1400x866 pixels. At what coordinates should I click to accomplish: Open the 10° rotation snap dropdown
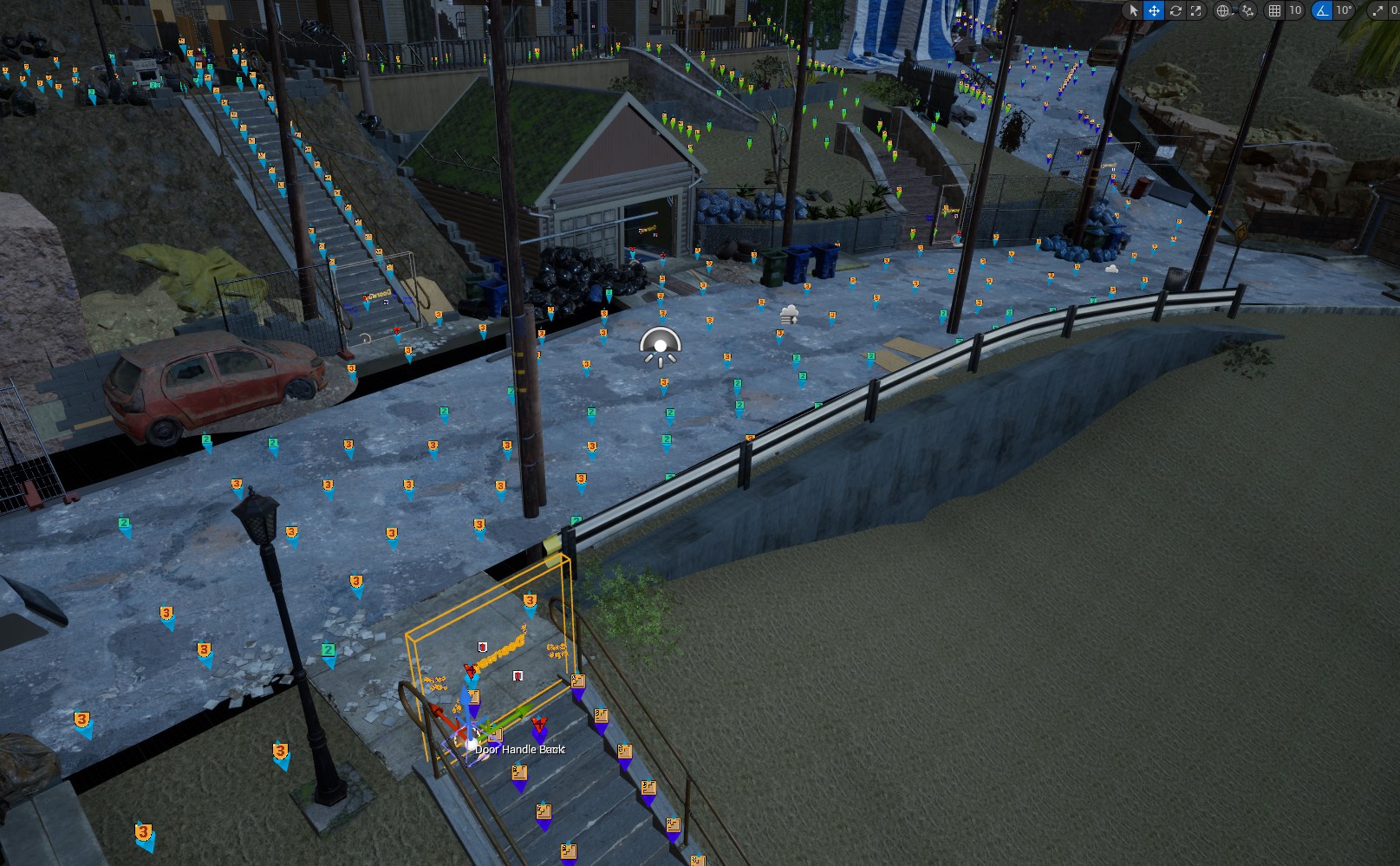[1344, 10]
